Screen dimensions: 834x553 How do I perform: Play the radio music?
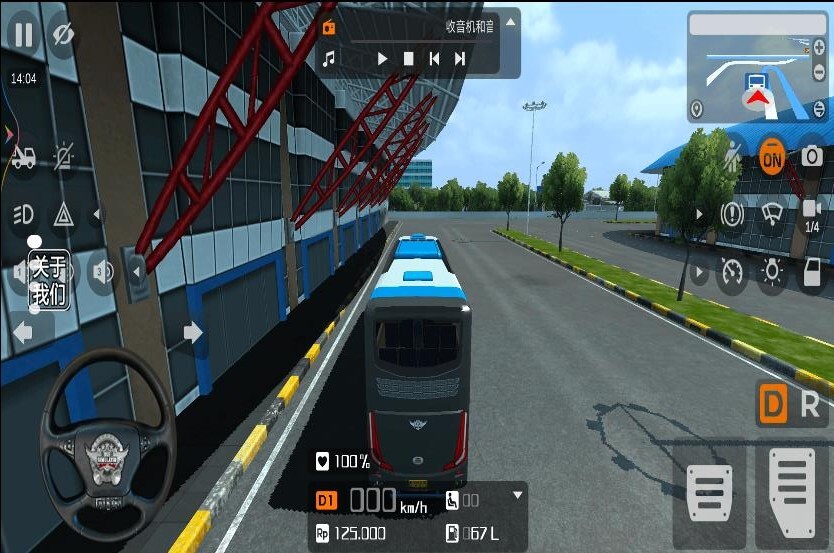coord(382,59)
